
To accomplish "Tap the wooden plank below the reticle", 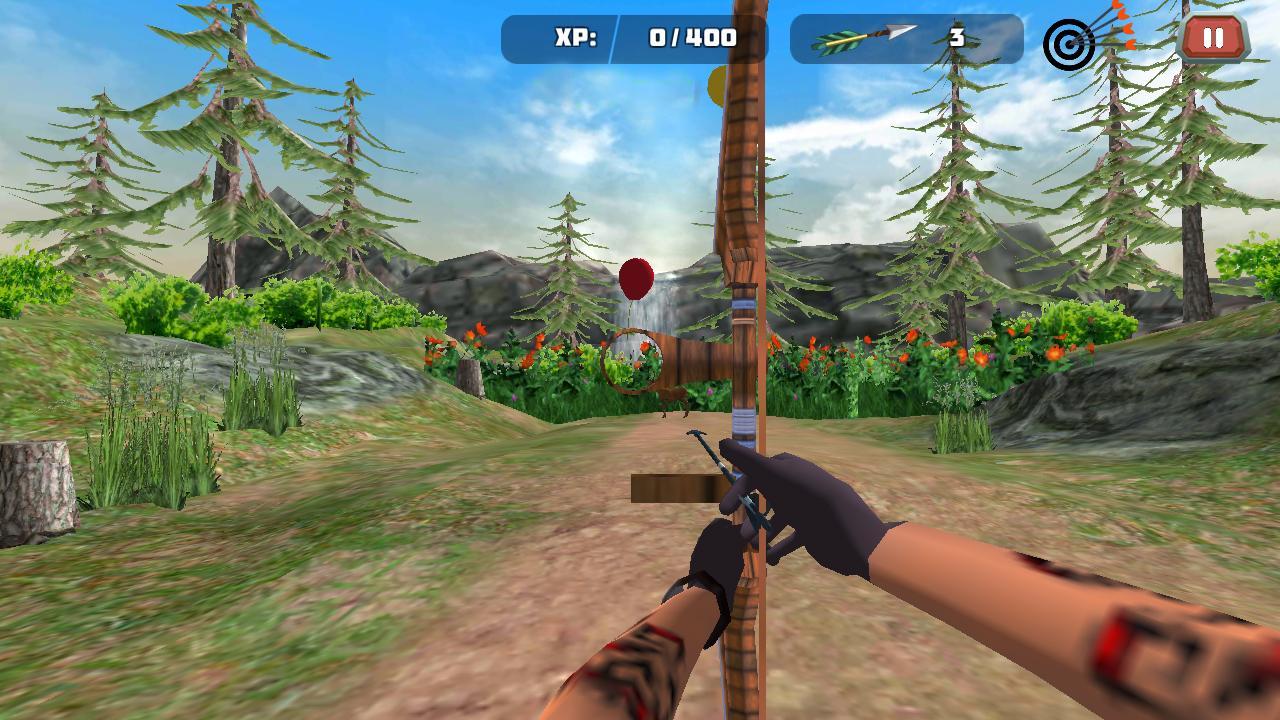I will tap(670, 488).
